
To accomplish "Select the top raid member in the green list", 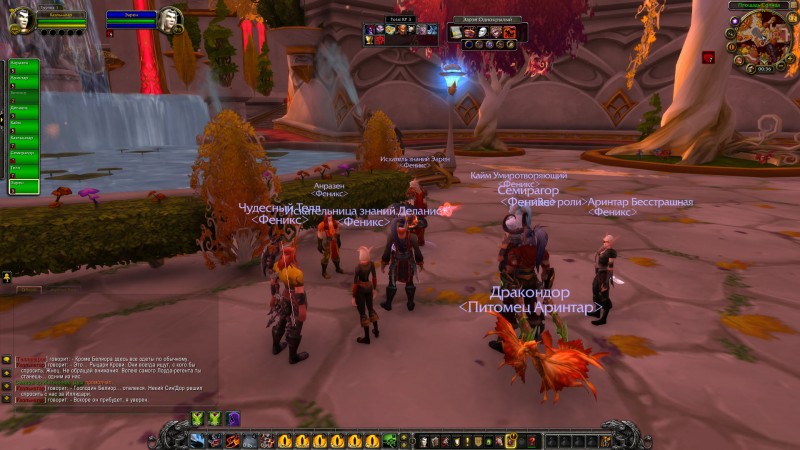I will (x=23, y=65).
